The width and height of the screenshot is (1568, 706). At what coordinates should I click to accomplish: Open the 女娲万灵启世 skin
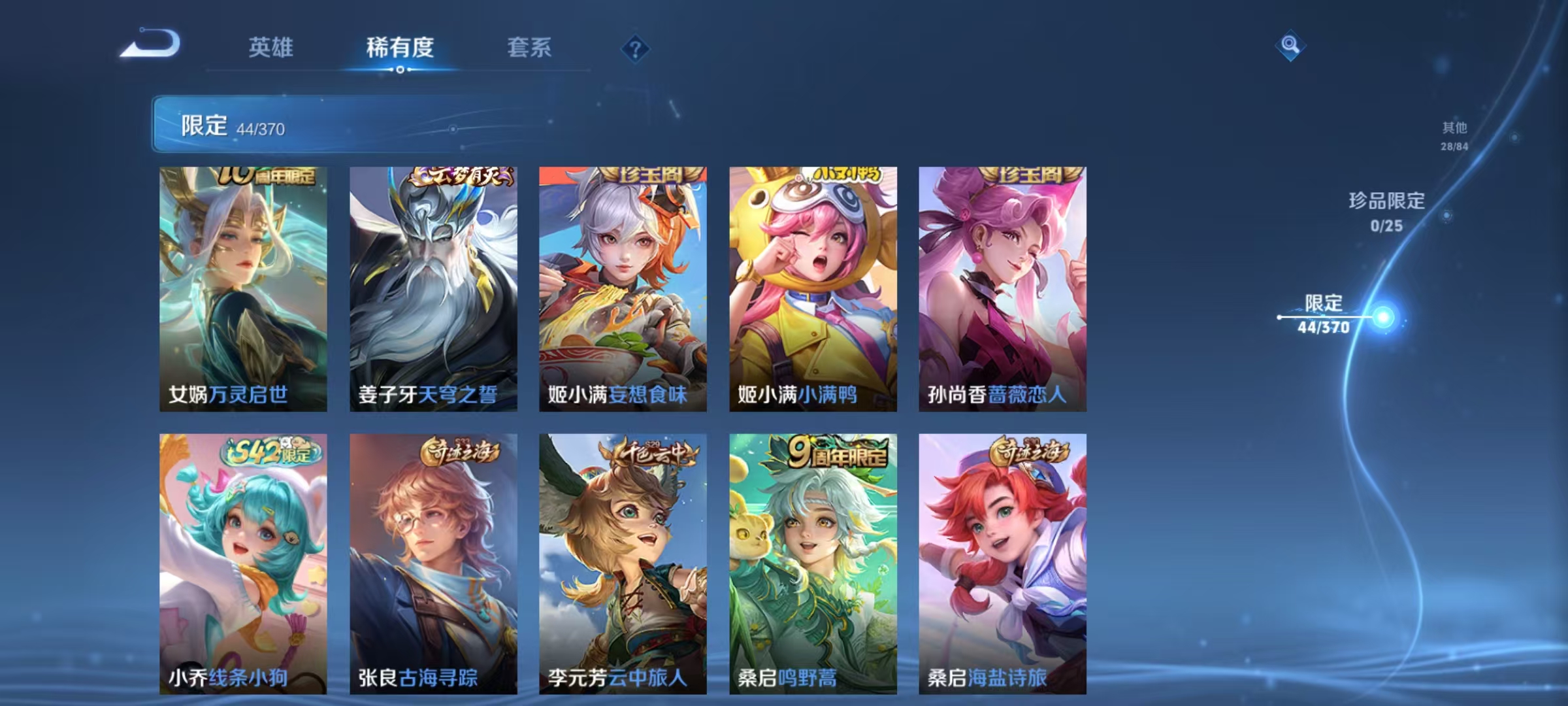pos(242,288)
